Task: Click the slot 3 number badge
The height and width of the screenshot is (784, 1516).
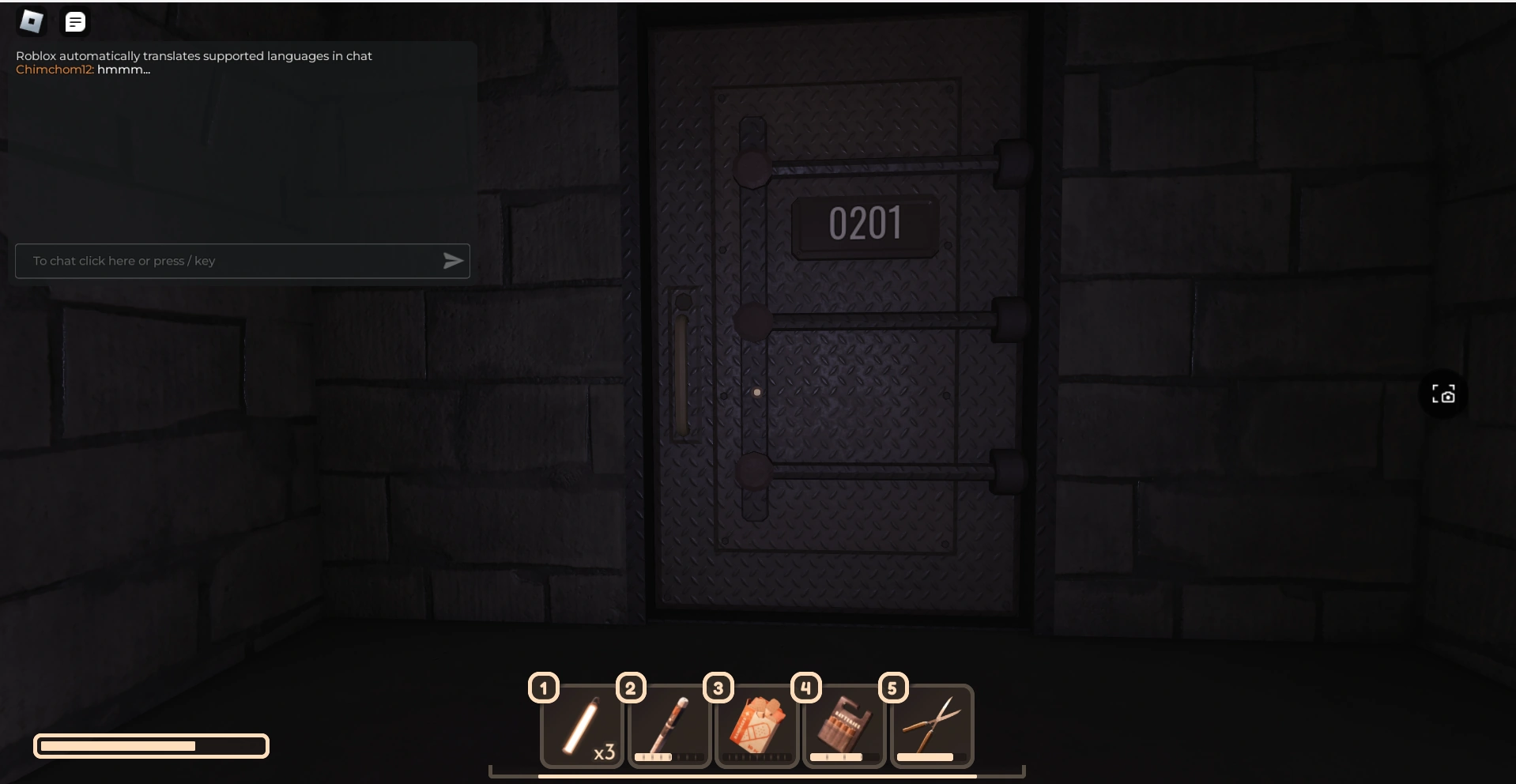Action: click(x=718, y=688)
